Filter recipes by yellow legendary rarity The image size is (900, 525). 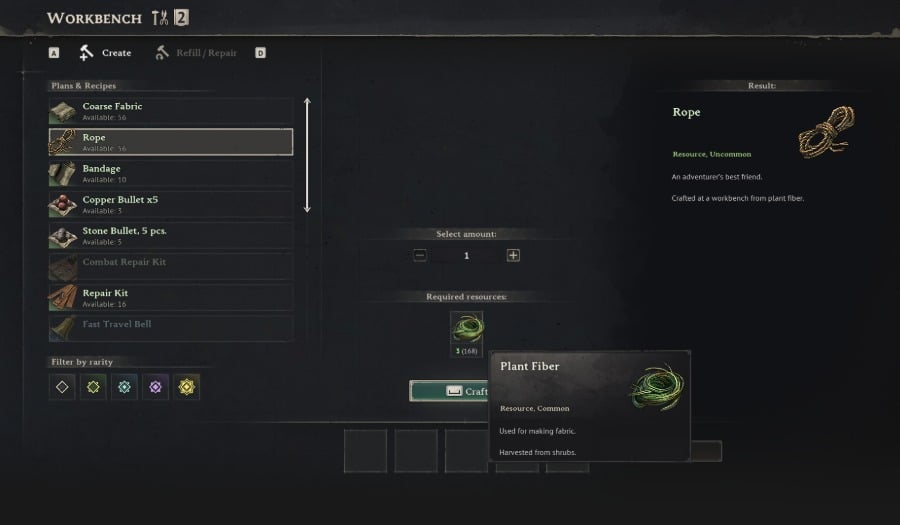186,387
